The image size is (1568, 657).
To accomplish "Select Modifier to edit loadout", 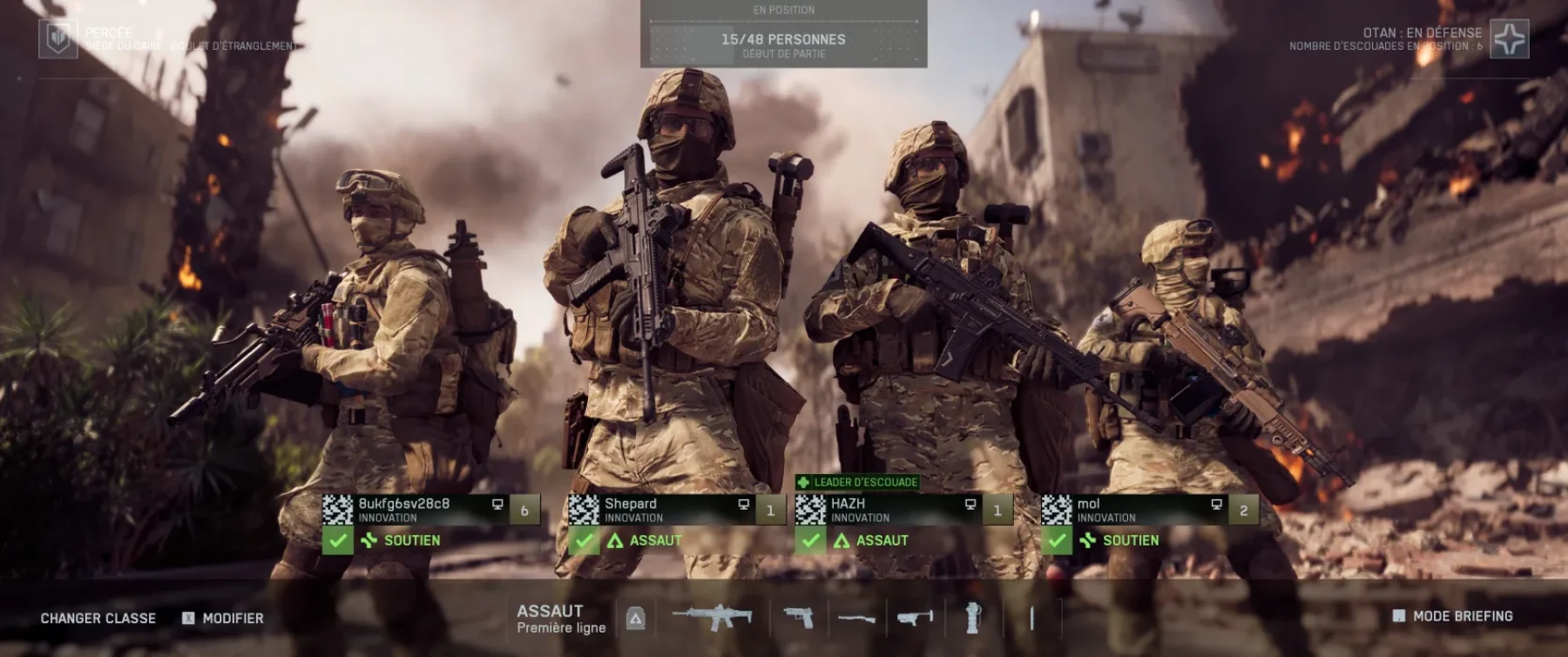I will tap(223, 618).
